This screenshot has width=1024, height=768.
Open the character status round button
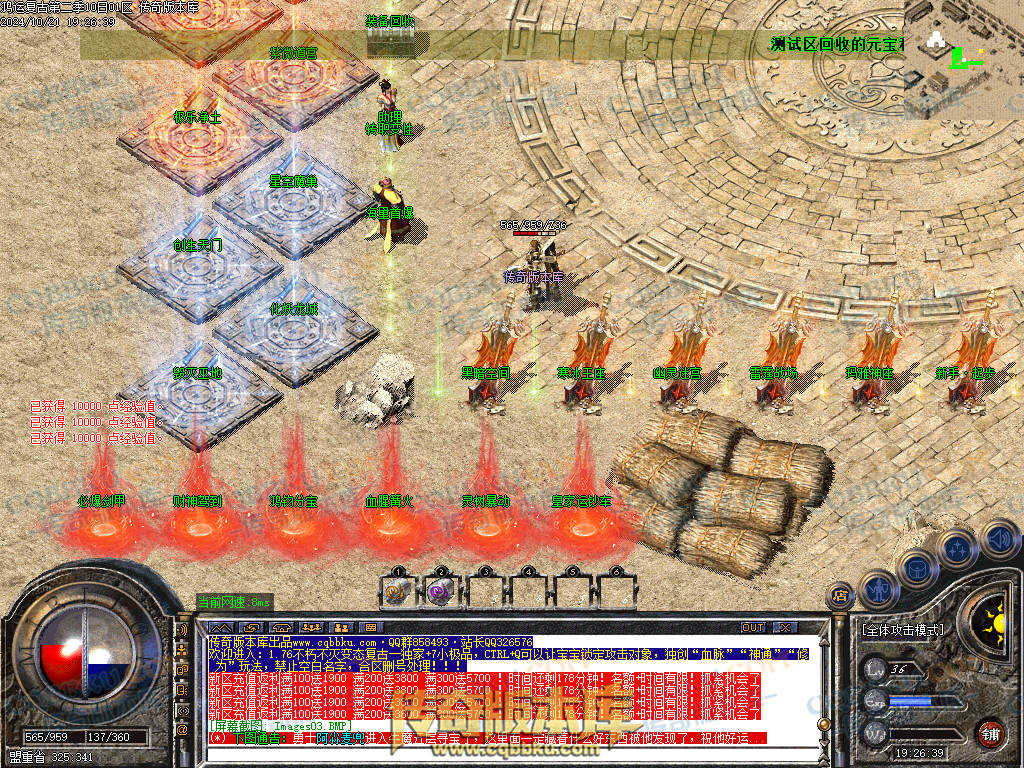876,590
